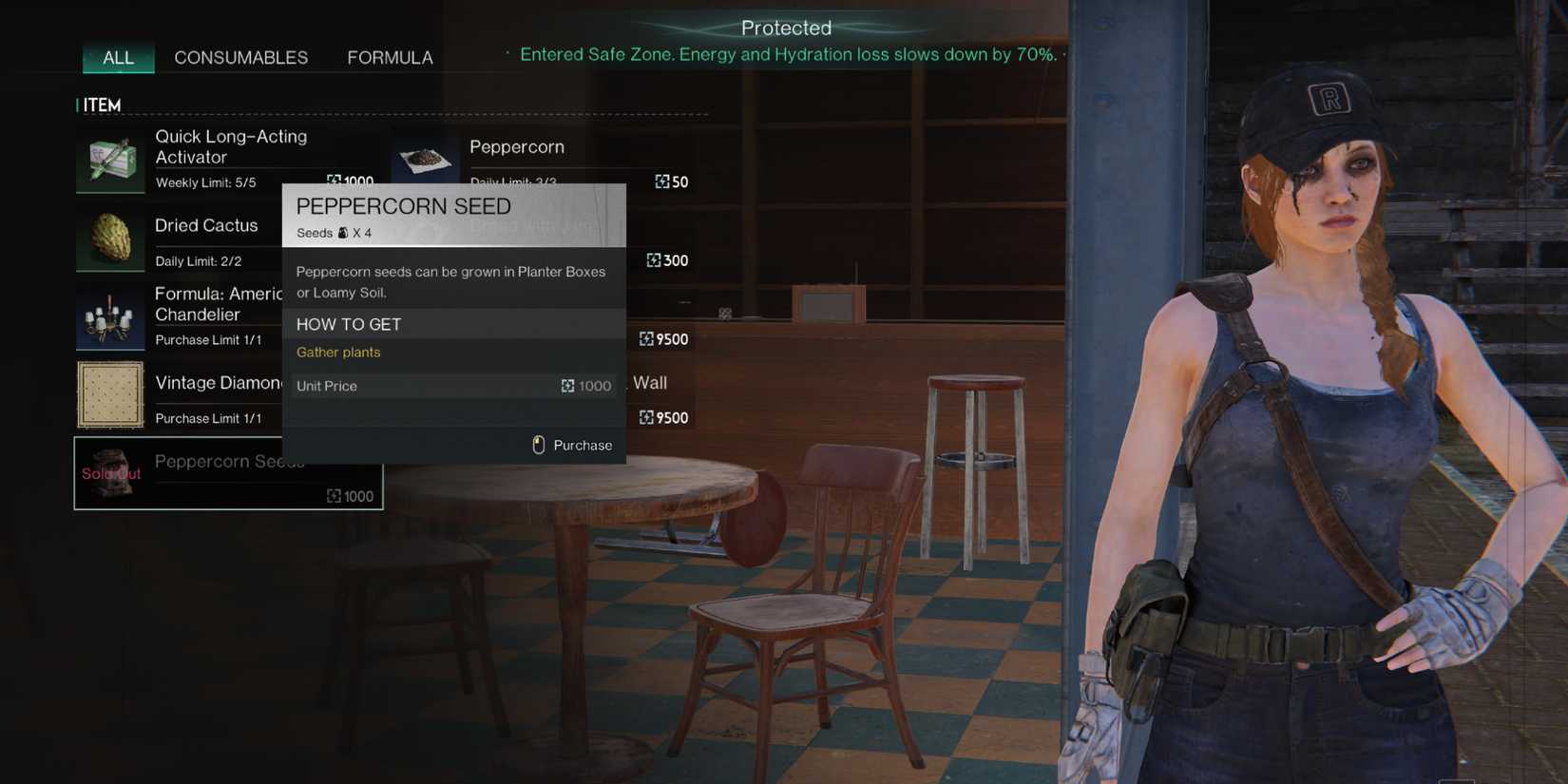Select the Peppercorn item thumbnail
This screenshot has width=1568, height=784.
coord(424,160)
